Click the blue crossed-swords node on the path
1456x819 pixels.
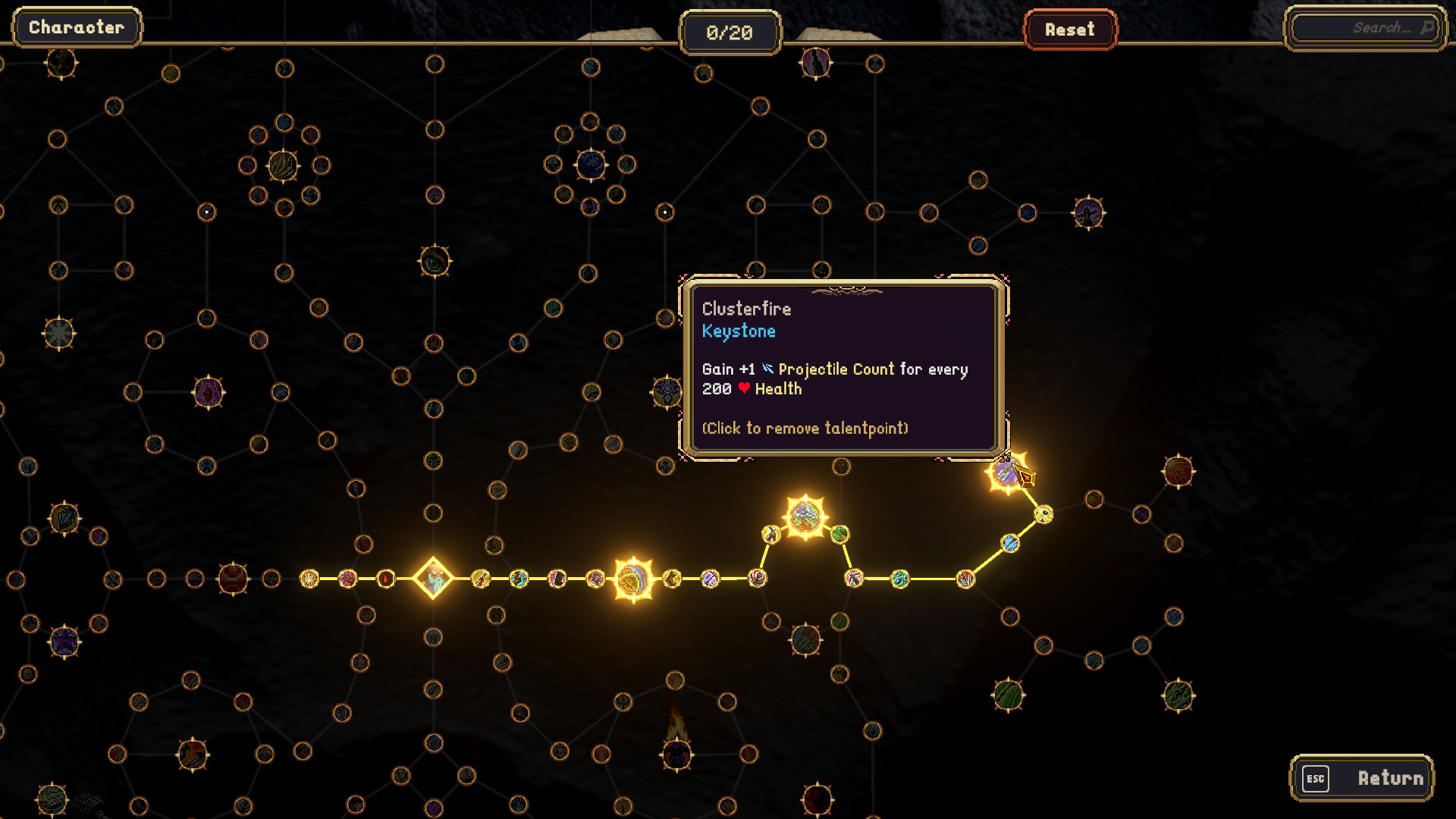click(x=1009, y=543)
